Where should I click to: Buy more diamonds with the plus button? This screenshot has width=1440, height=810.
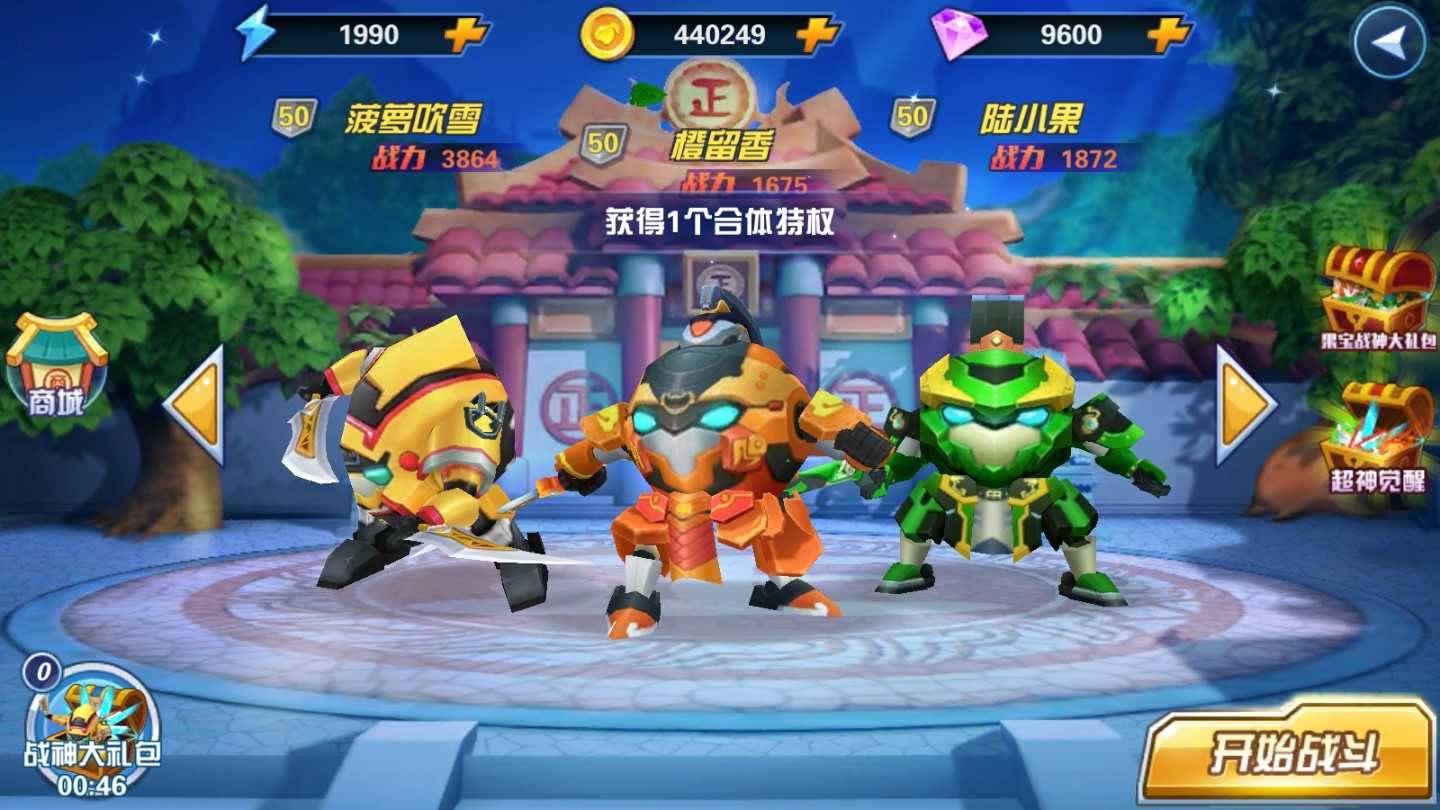1167,35
